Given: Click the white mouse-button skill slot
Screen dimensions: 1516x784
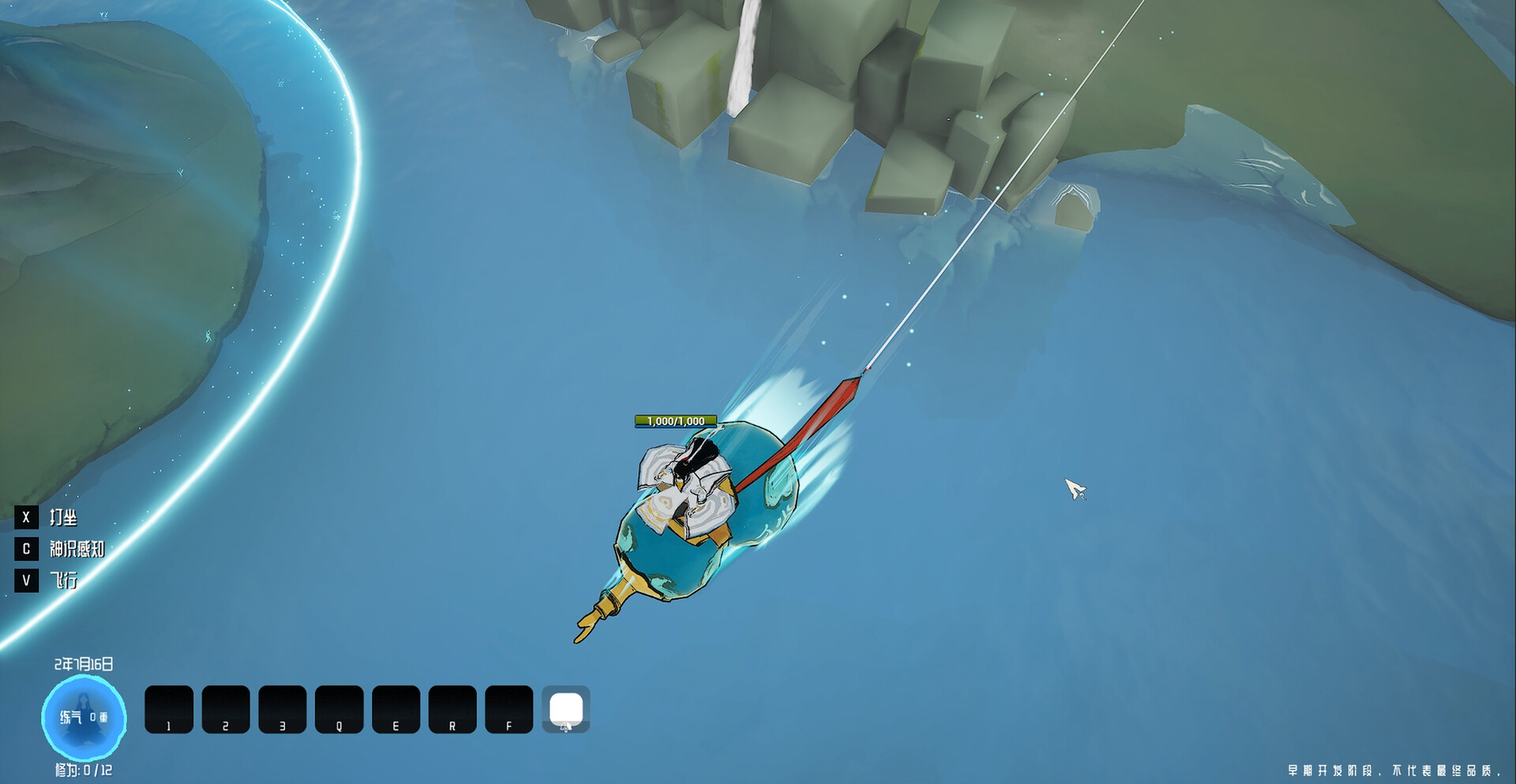Looking at the screenshot, I should click(566, 709).
